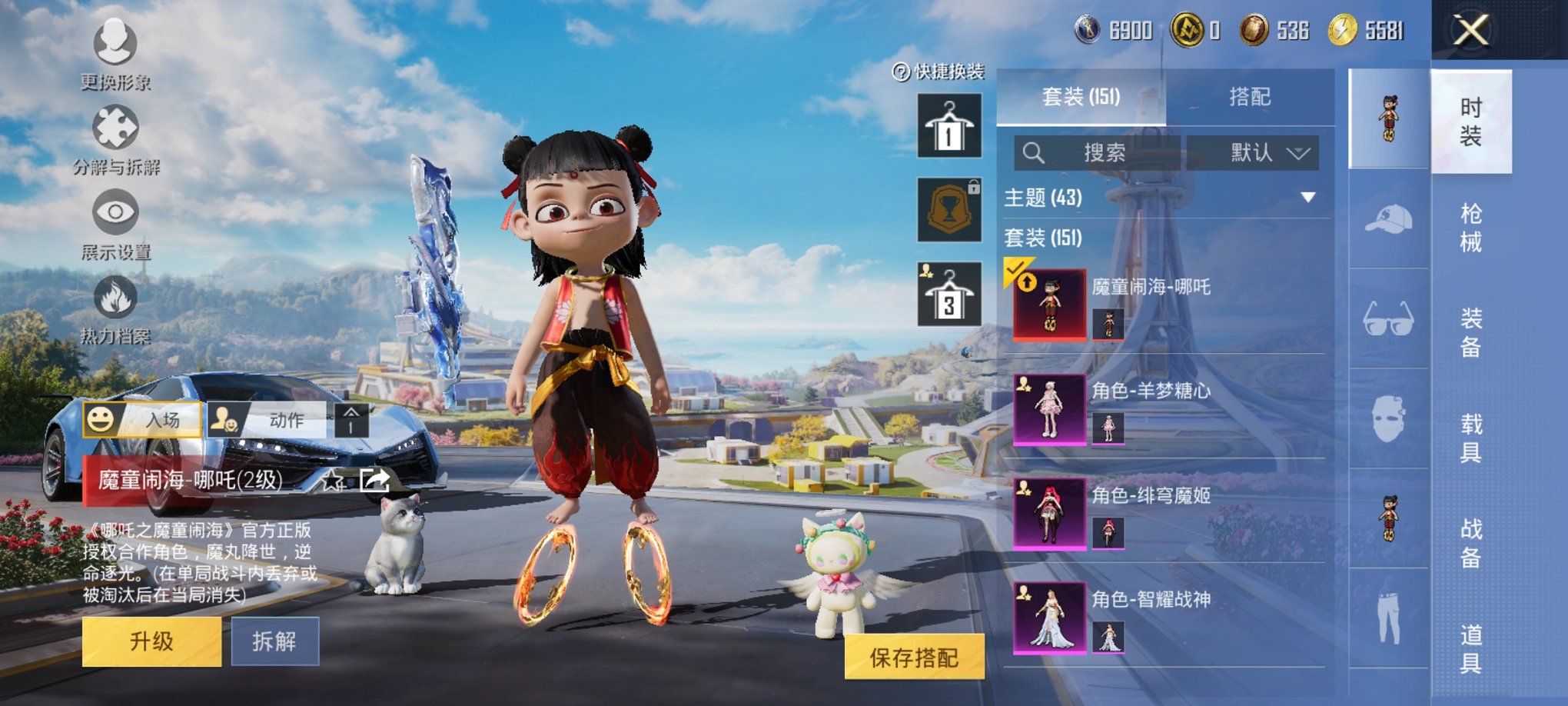Switch to the 枪械 weapons category
1568x706 pixels.
[1470, 228]
